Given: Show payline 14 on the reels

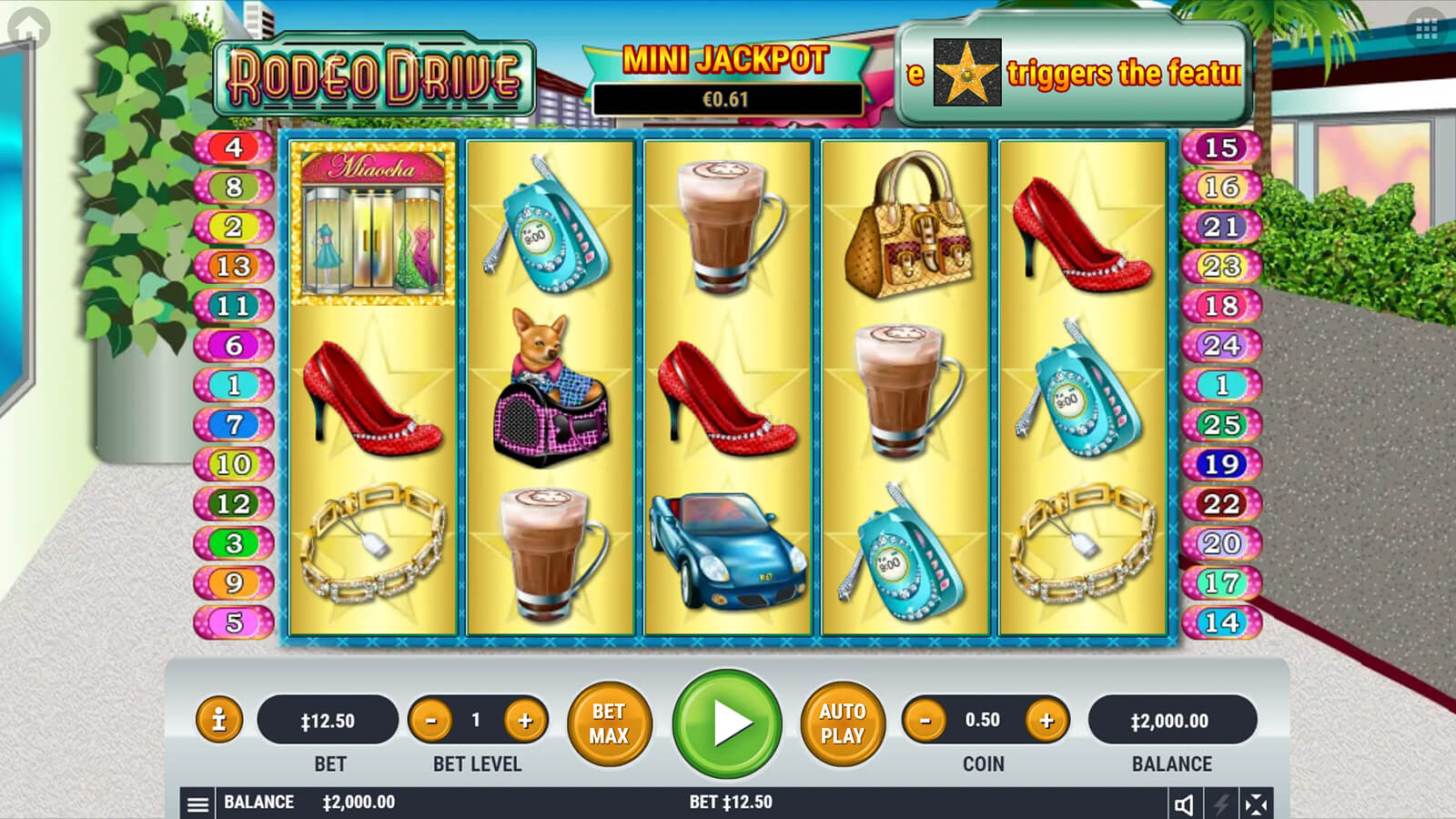Looking at the screenshot, I should click(1221, 622).
